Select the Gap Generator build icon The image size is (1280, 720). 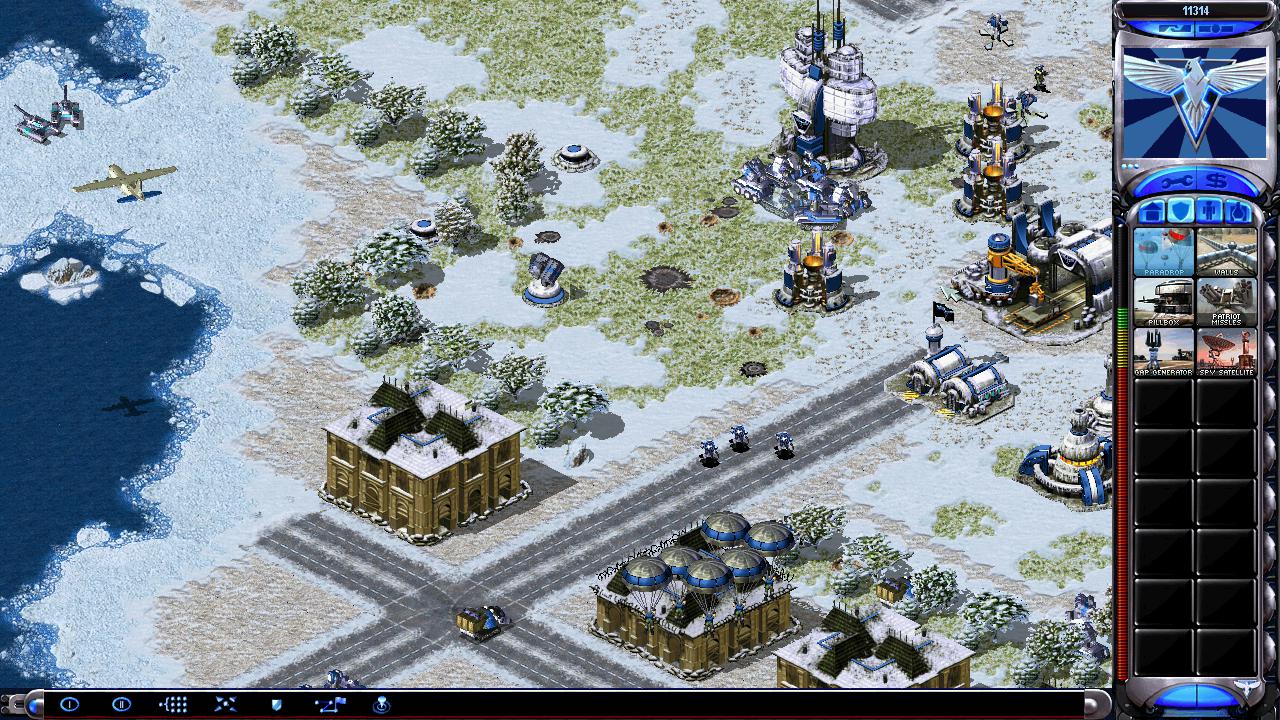[x=1164, y=352]
